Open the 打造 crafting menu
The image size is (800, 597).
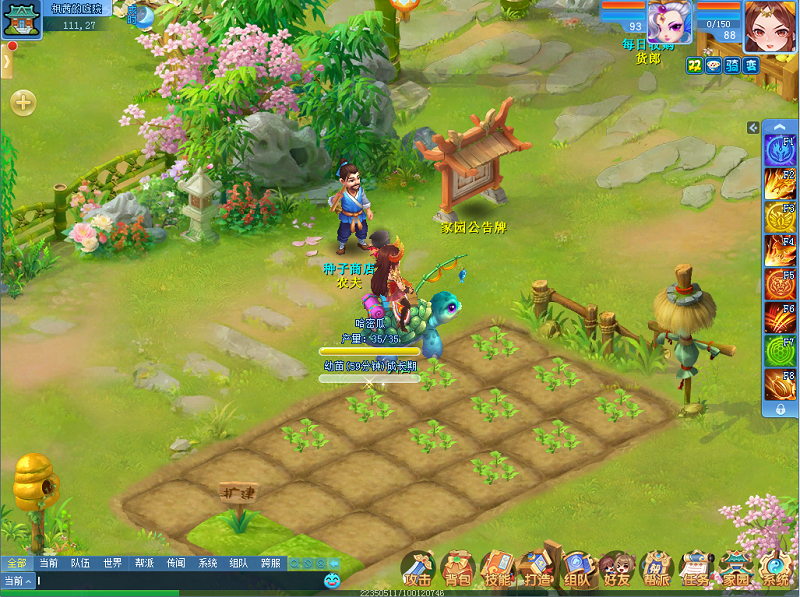(537, 568)
